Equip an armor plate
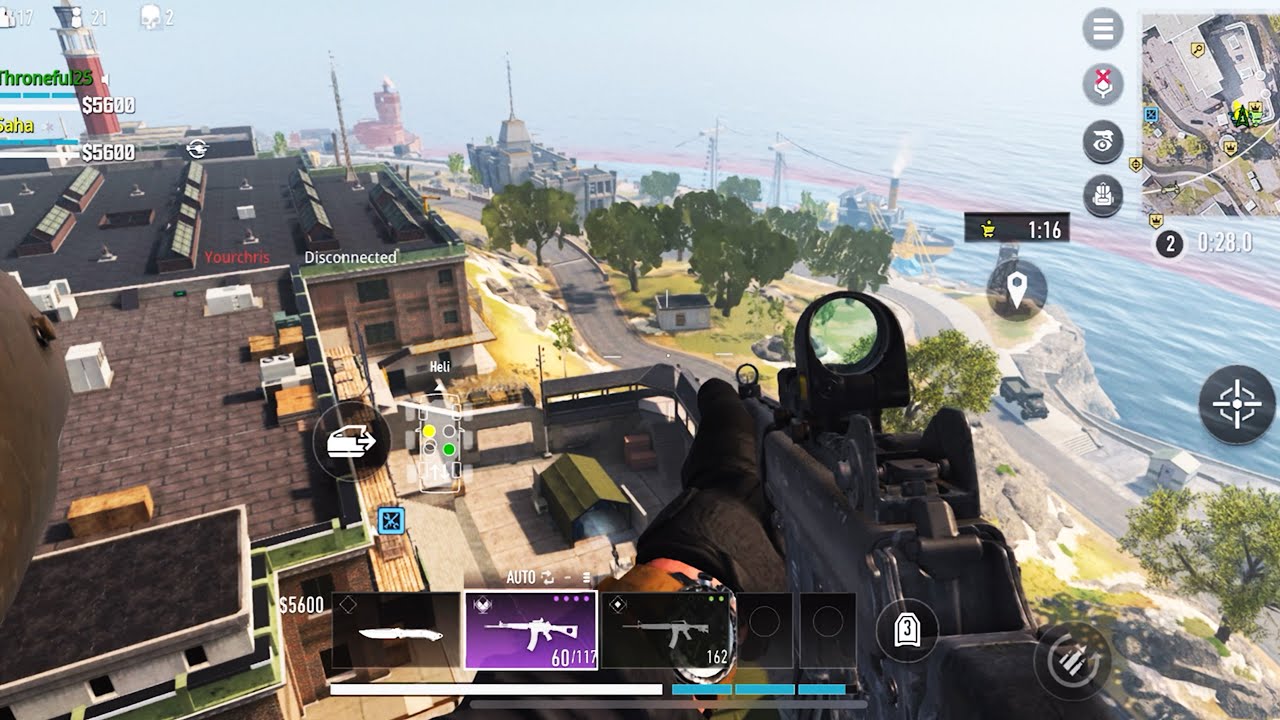 (x=907, y=629)
